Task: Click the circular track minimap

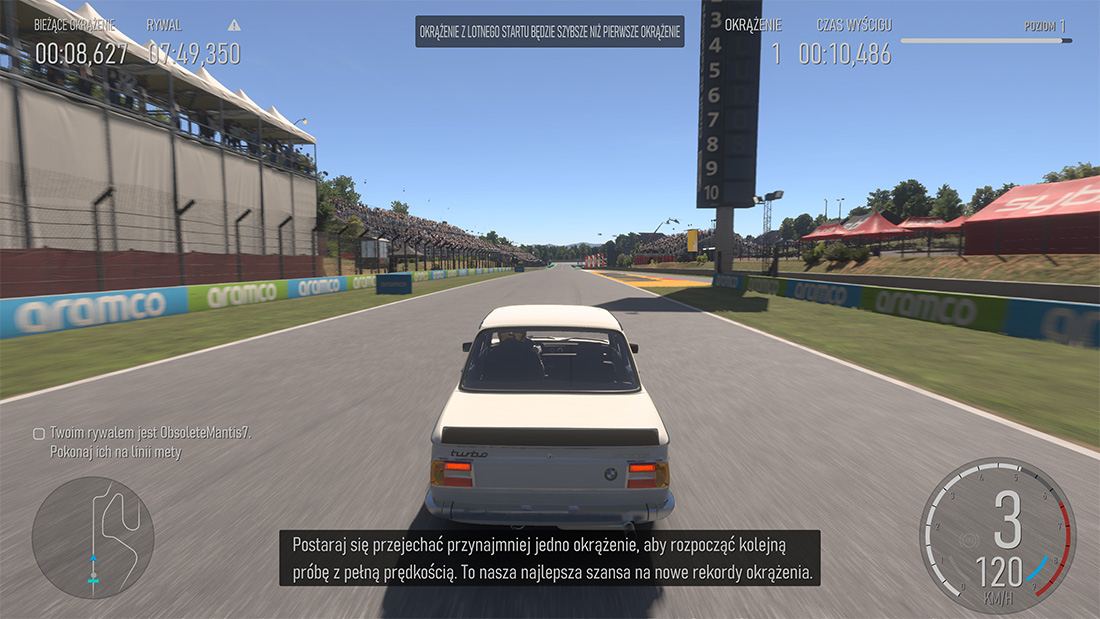Action: coord(93,537)
